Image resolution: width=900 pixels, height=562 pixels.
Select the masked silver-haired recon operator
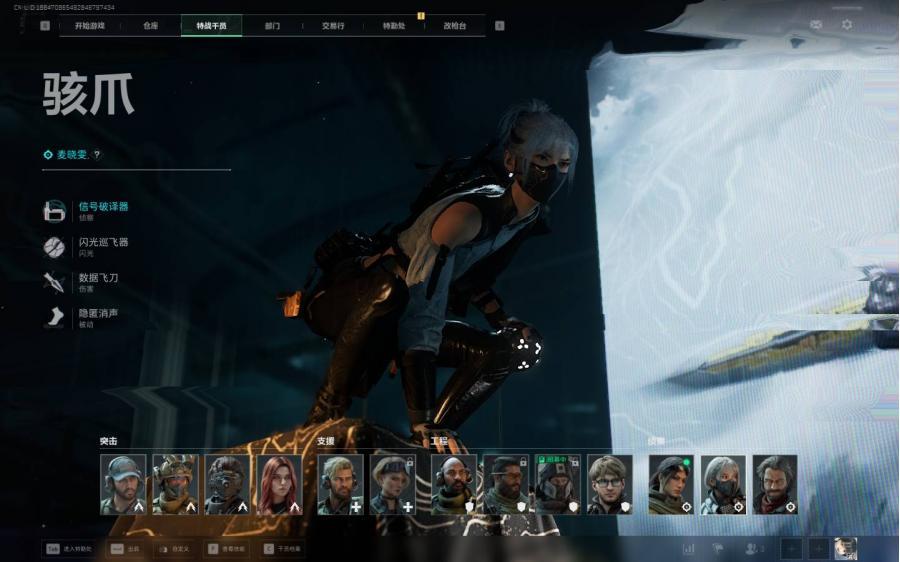(723, 484)
